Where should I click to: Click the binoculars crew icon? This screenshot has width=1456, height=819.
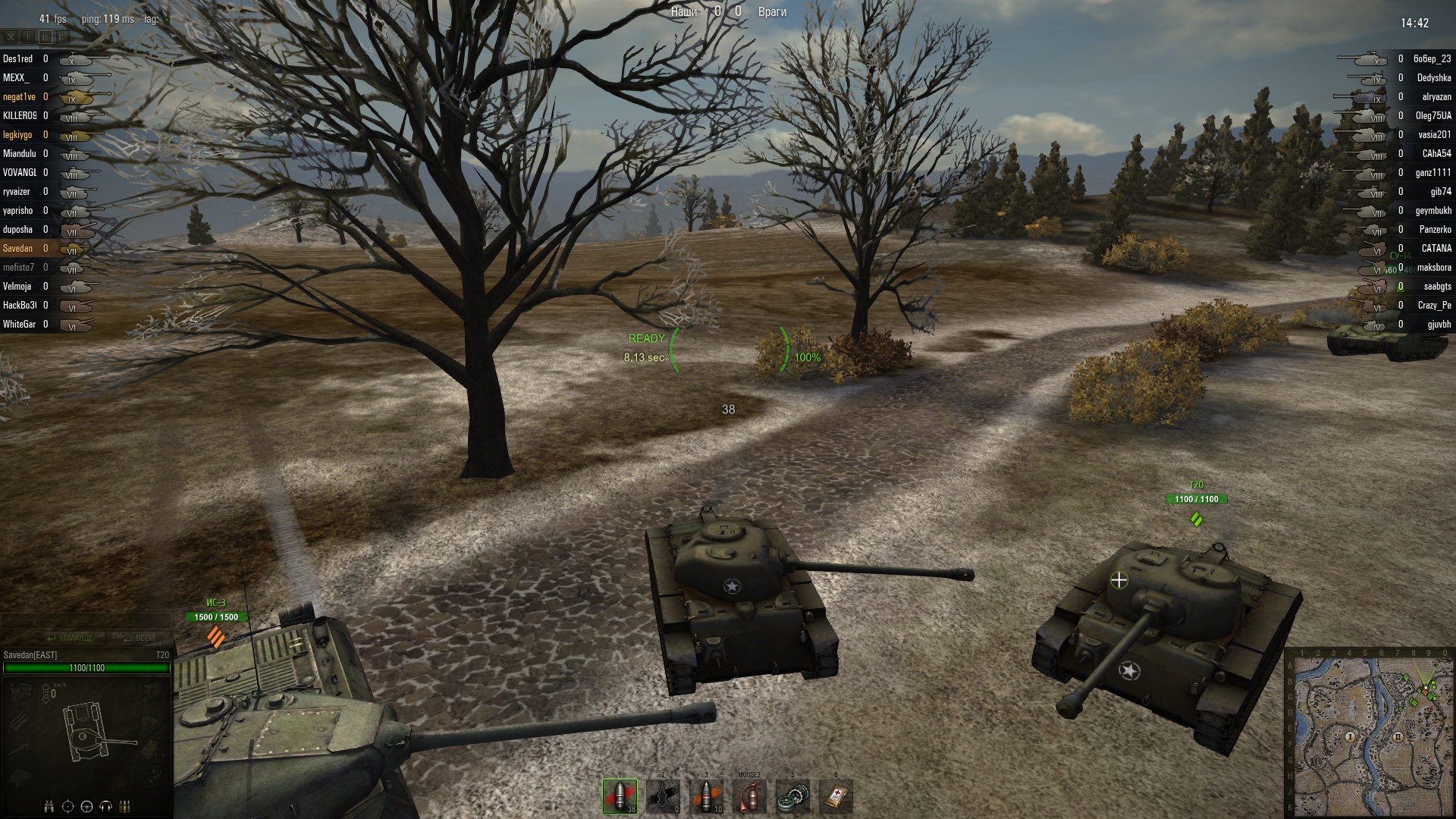point(49,806)
